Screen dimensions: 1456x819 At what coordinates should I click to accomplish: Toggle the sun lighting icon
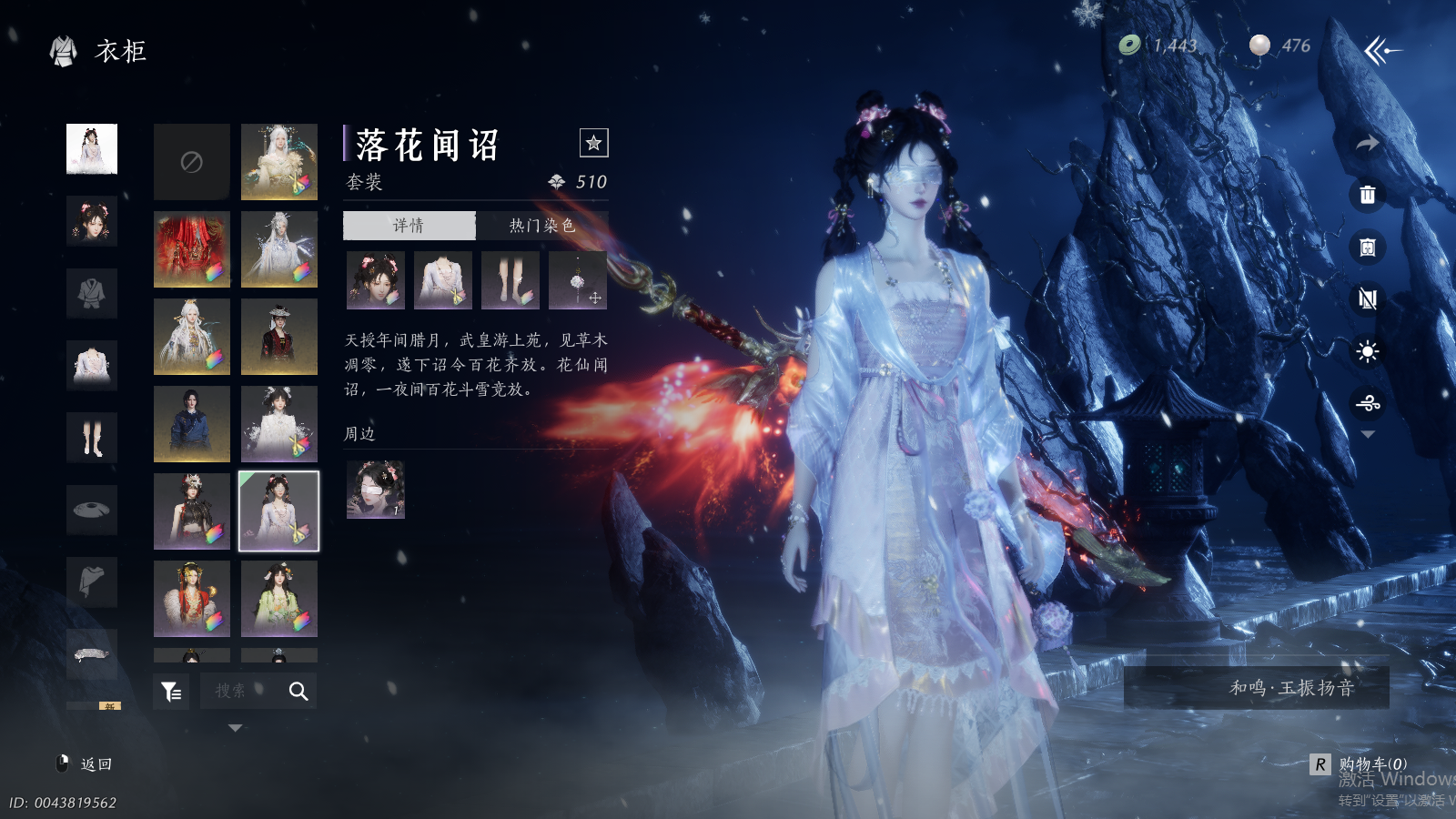click(x=1367, y=351)
